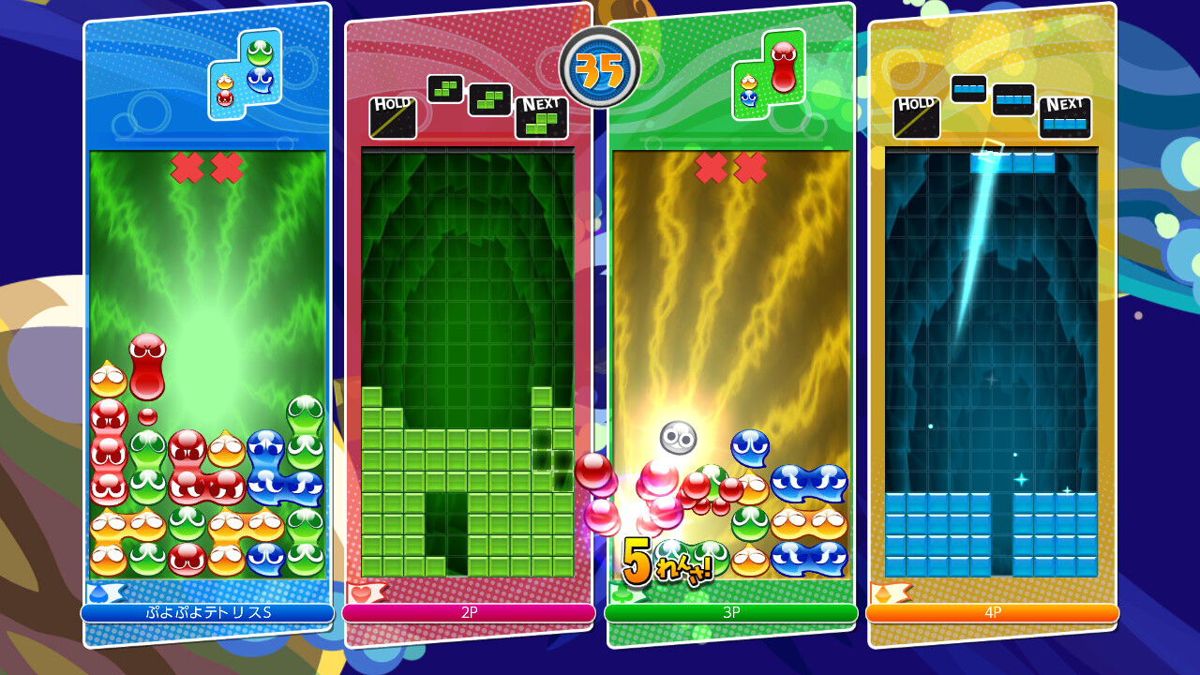Select the 4P player name bar
The width and height of the screenshot is (1200, 675).
pos(992,612)
